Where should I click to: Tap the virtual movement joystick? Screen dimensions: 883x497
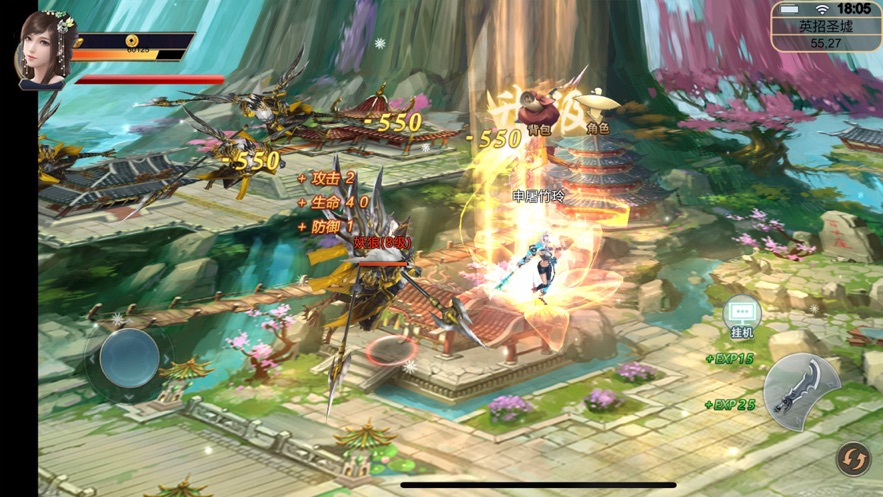[129, 357]
